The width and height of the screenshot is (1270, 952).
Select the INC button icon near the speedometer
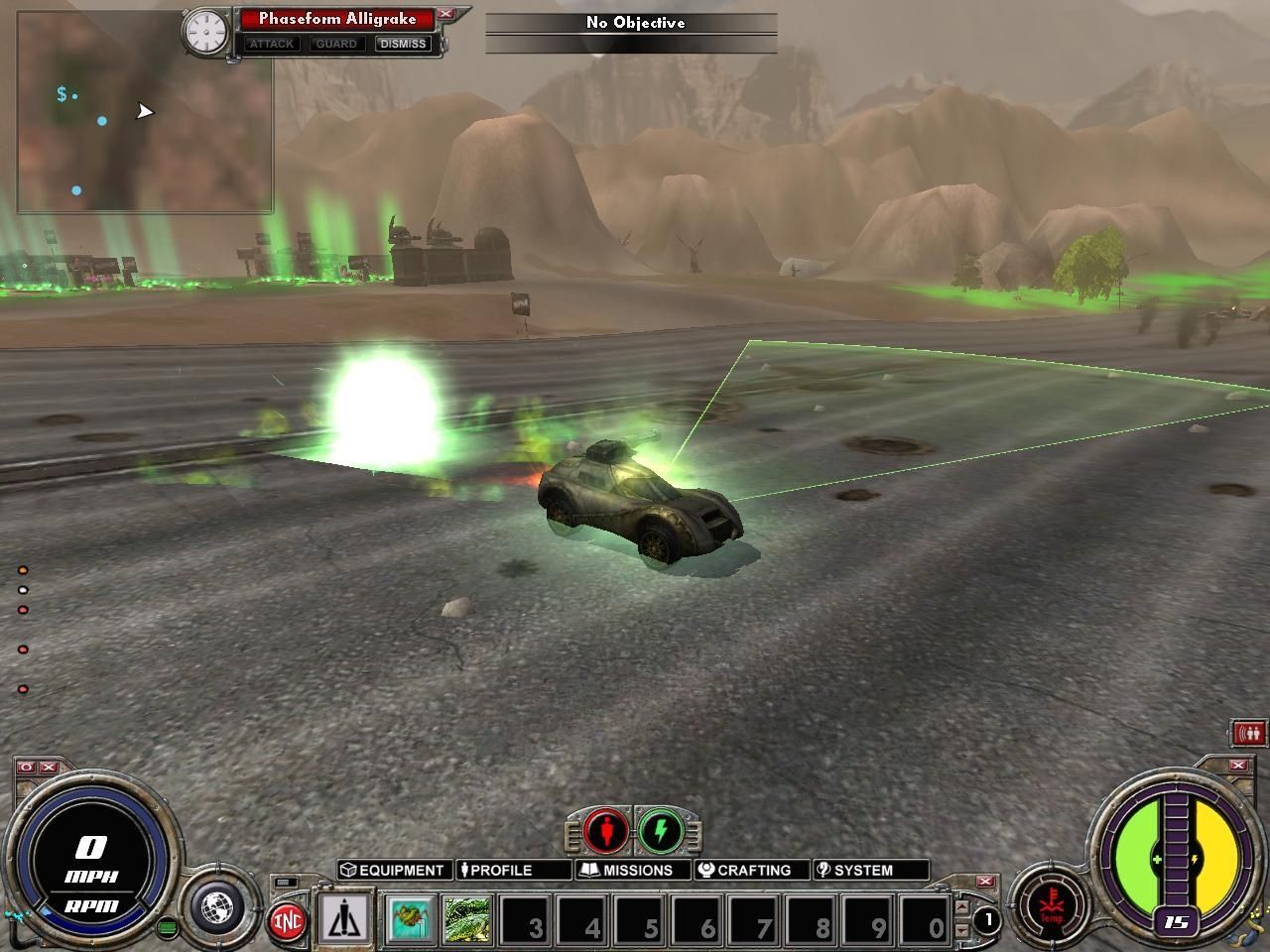[x=285, y=918]
